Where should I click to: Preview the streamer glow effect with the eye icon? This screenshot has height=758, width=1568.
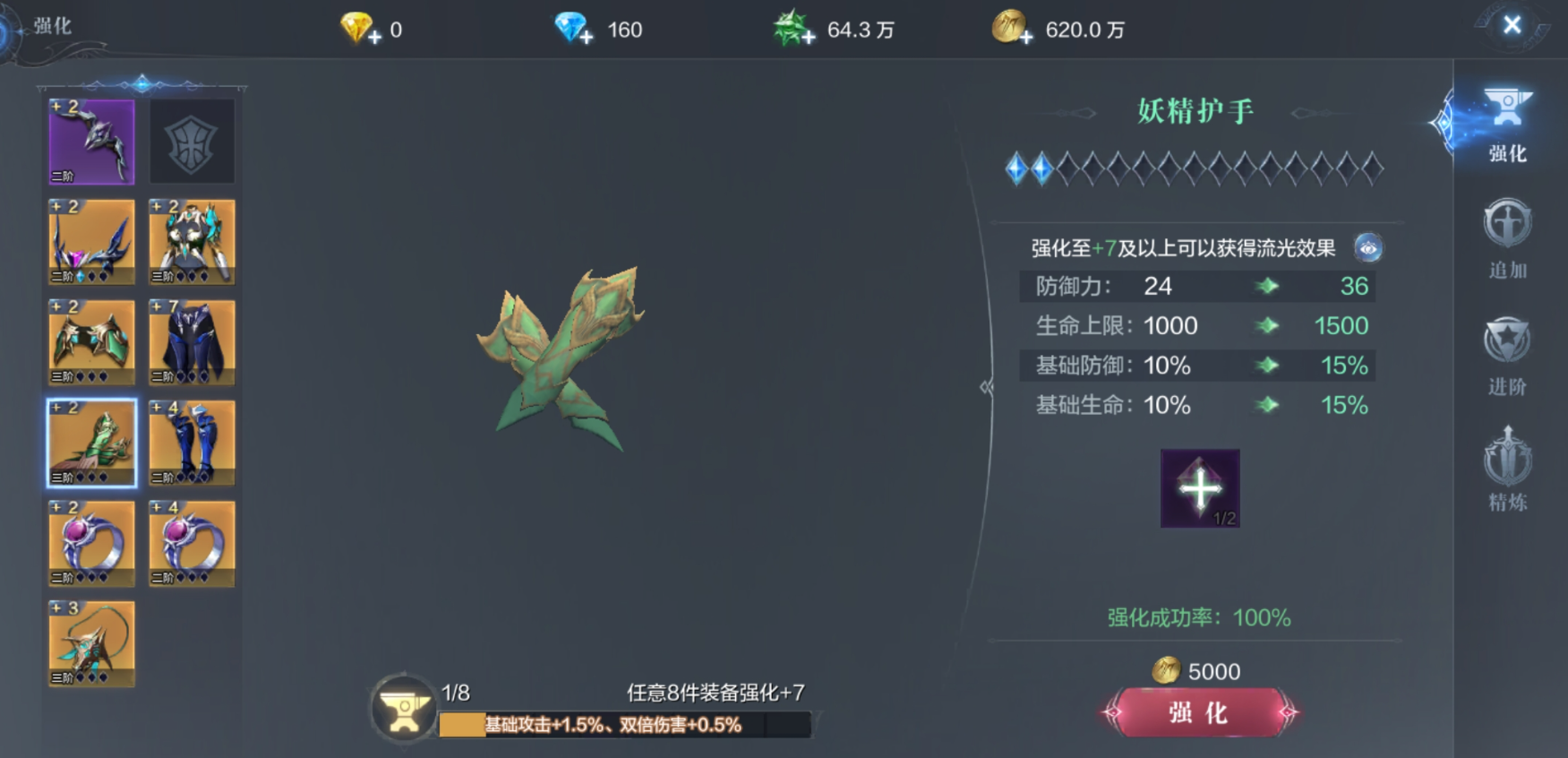tap(1368, 248)
